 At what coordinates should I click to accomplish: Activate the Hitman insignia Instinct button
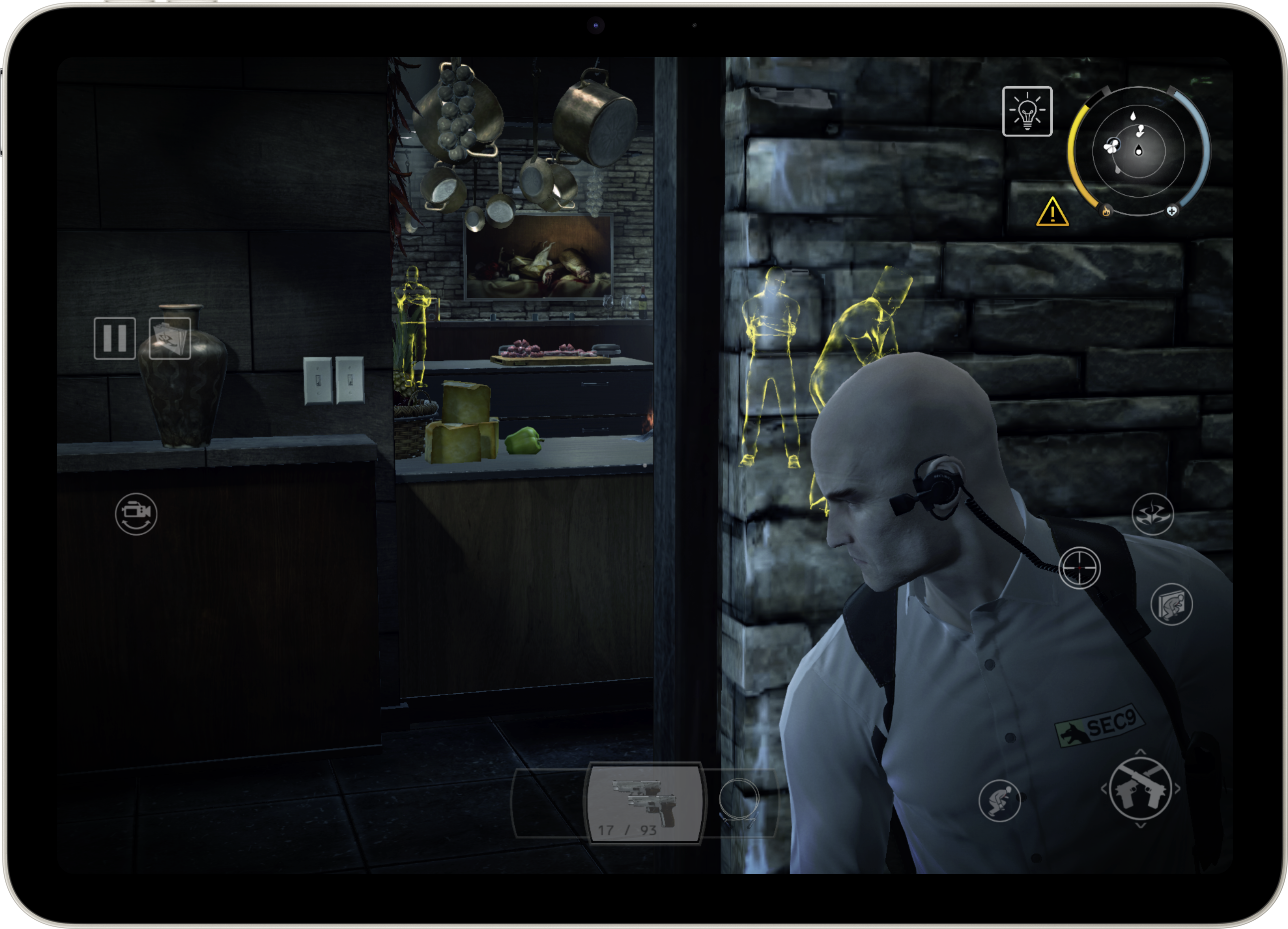pyautogui.click(x=1152, y=514)
